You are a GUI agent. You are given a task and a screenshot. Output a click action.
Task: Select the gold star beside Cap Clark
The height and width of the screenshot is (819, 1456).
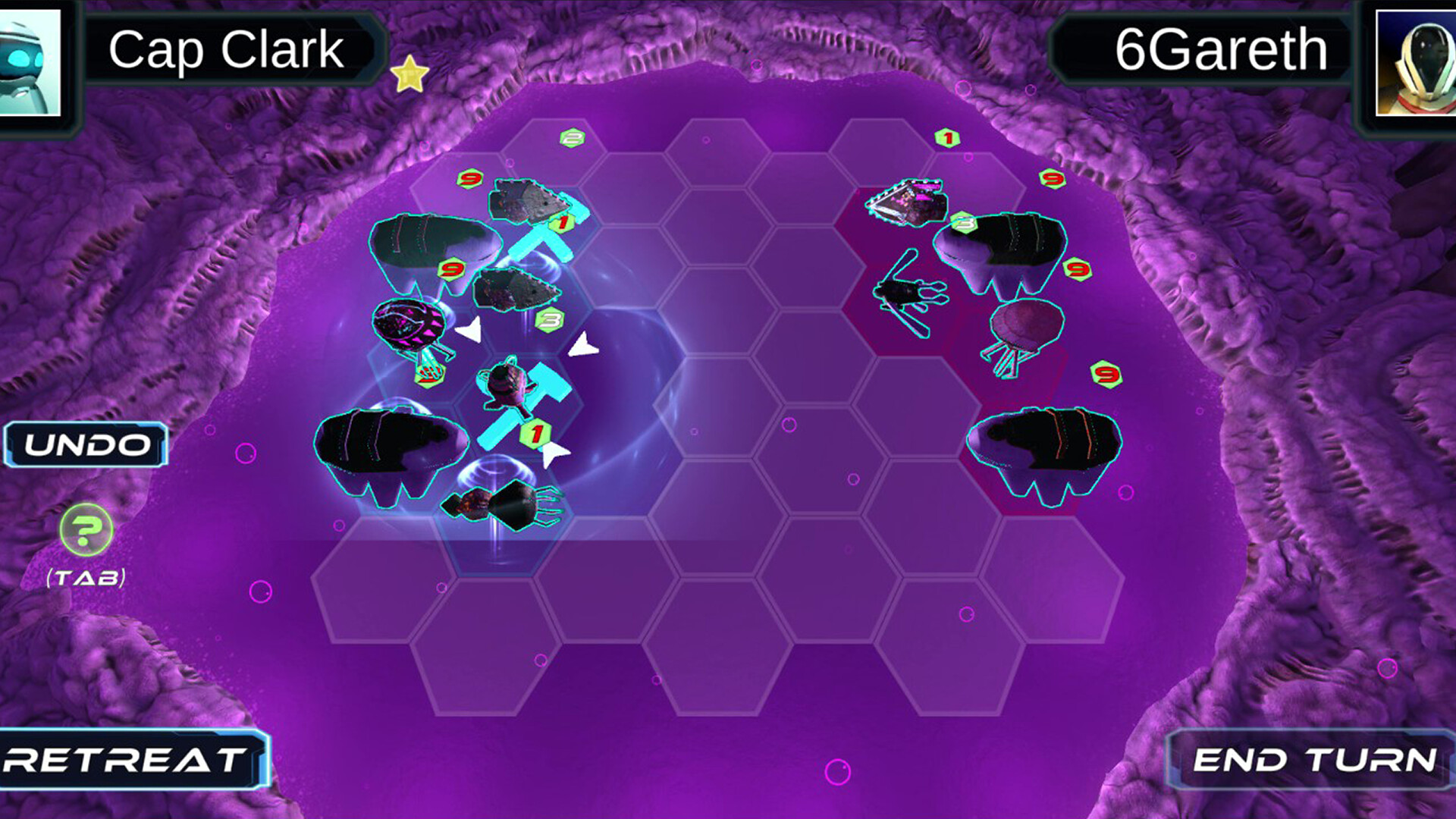(409, 74)
